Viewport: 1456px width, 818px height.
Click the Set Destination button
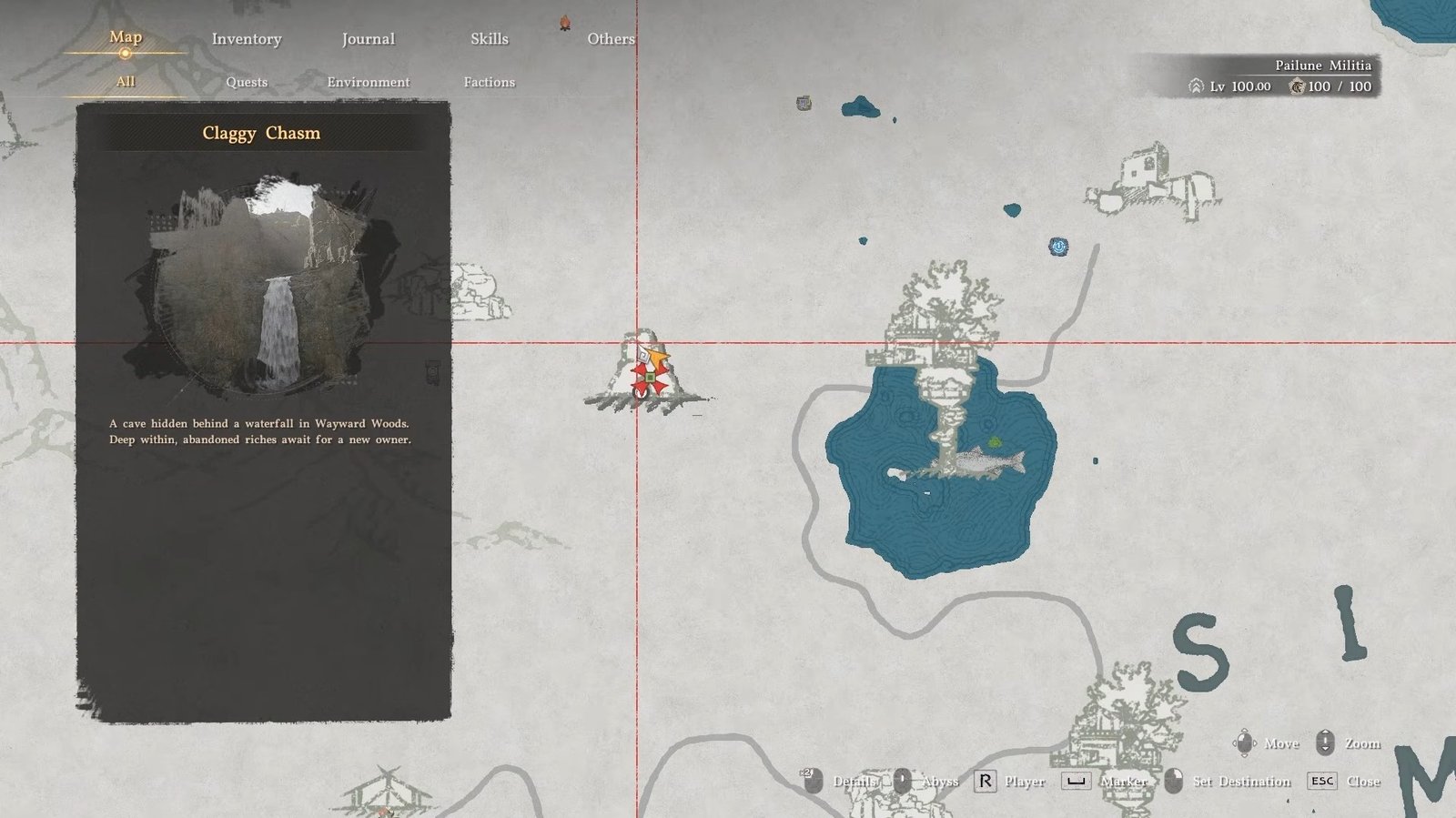pyautogui.click(x=1240, y=782)
